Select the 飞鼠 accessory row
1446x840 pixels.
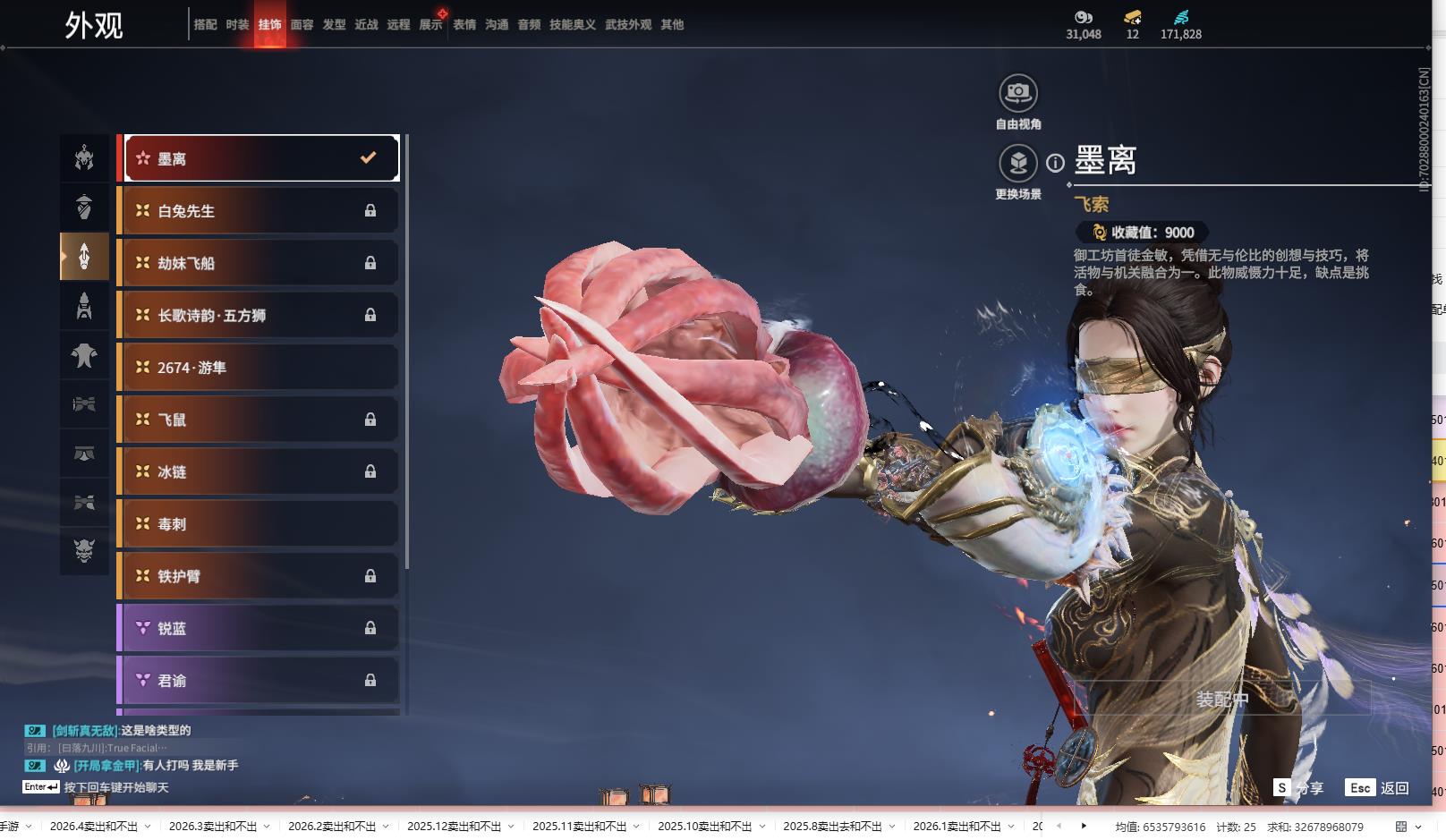260,420
